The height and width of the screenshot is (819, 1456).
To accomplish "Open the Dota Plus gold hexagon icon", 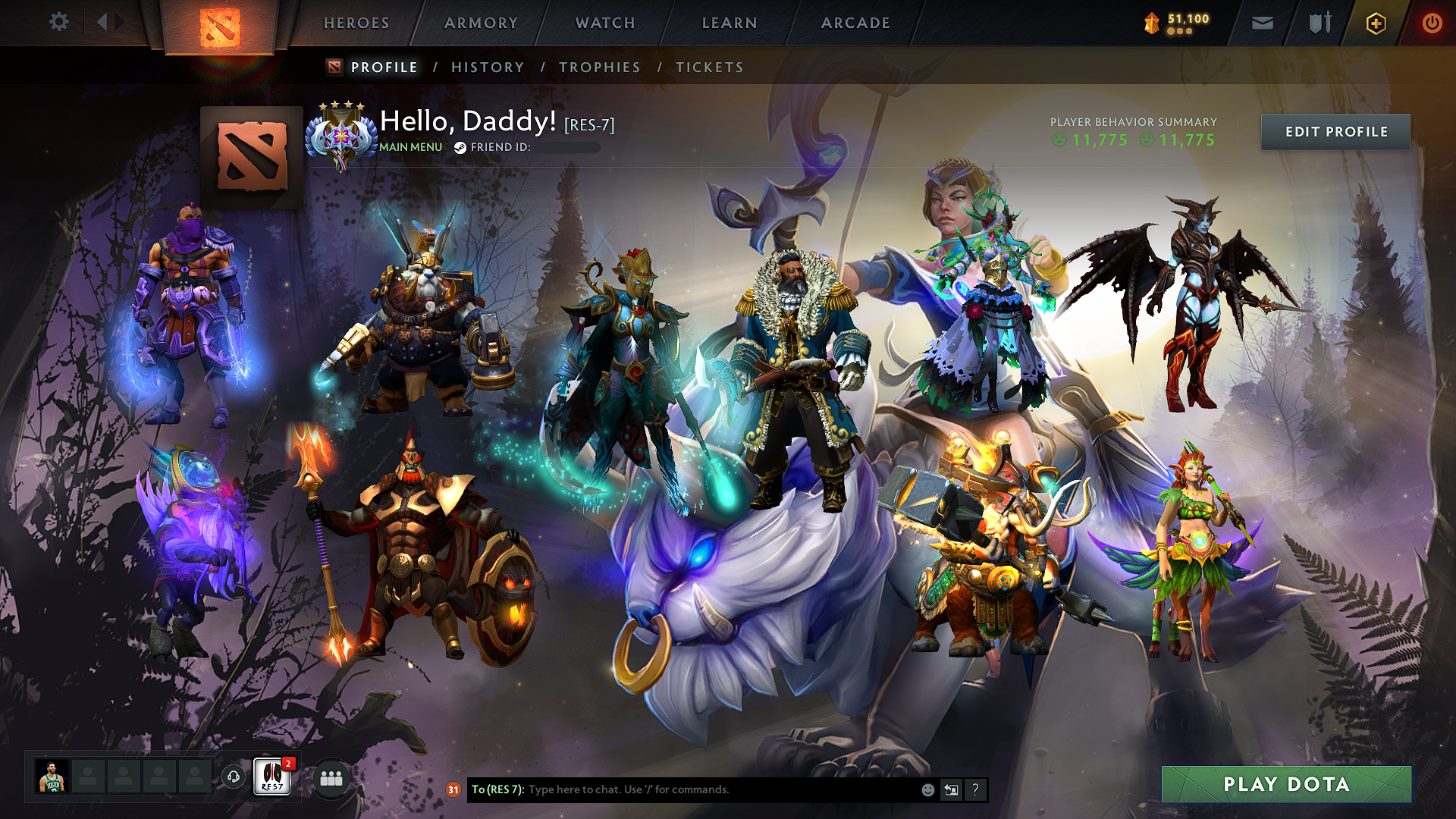I will pyautogui.click(x=1375, y=23).
